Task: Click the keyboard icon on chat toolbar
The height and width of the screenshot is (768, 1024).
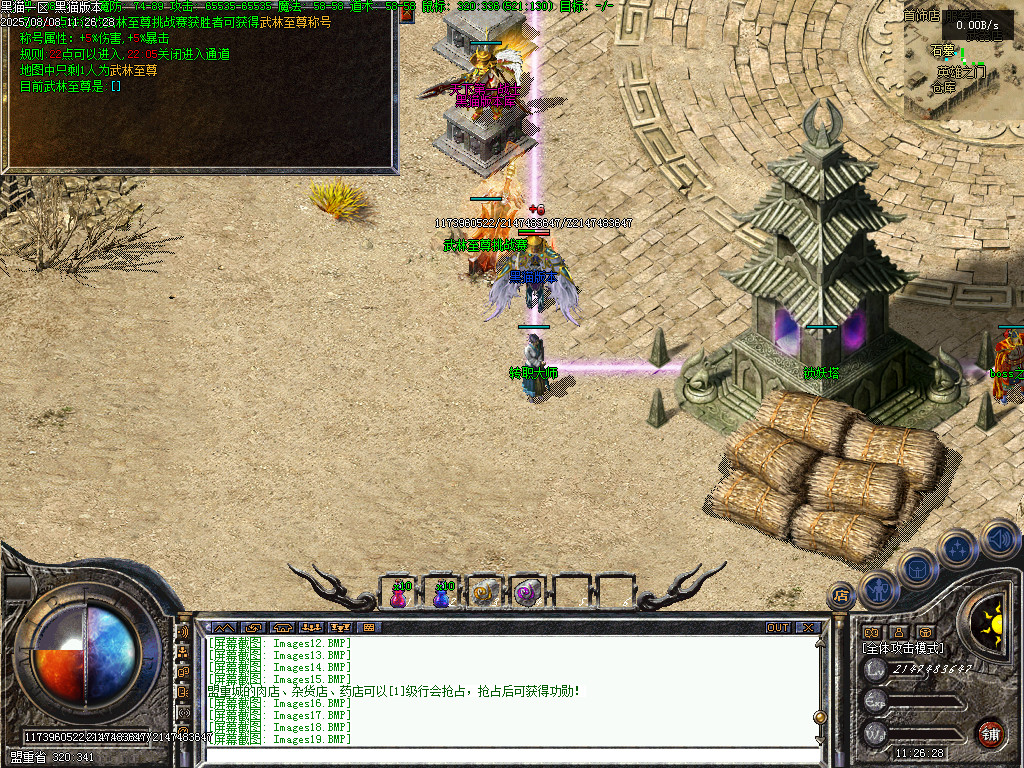Action: [x=368, y=628]
